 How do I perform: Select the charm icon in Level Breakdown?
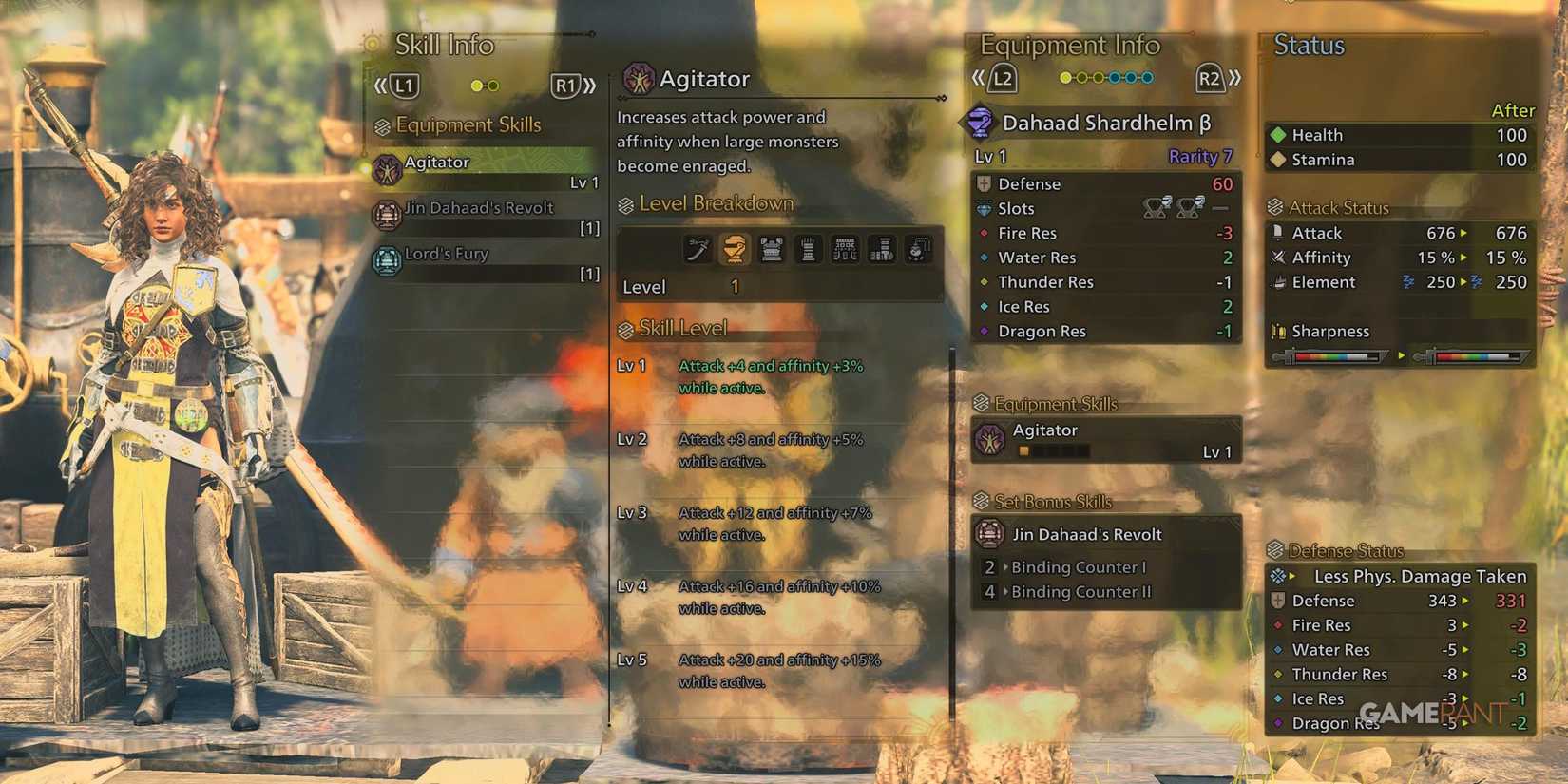coord(919,250)
